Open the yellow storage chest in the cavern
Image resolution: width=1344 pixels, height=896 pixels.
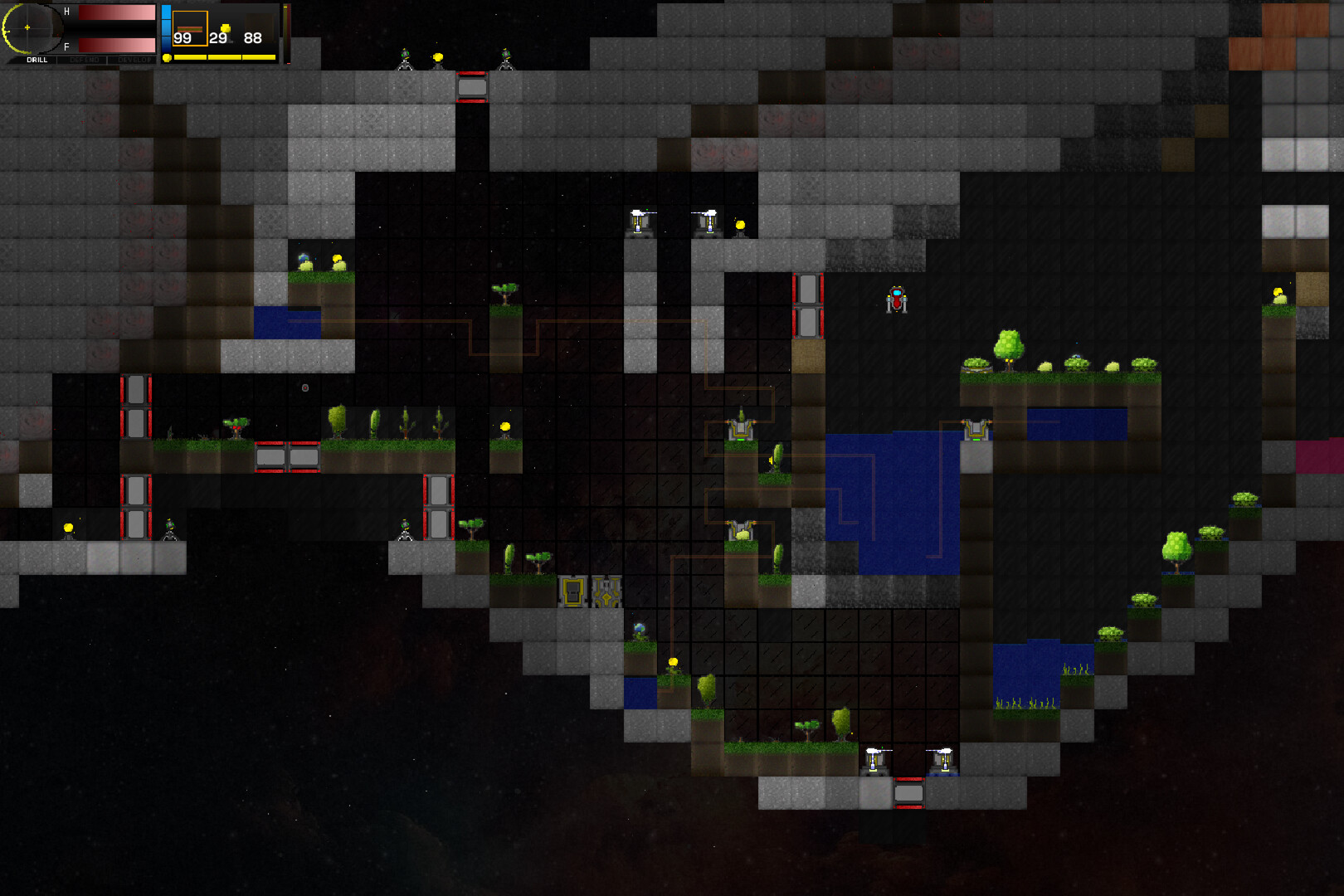pyautogui.click(x=572, y=592)
